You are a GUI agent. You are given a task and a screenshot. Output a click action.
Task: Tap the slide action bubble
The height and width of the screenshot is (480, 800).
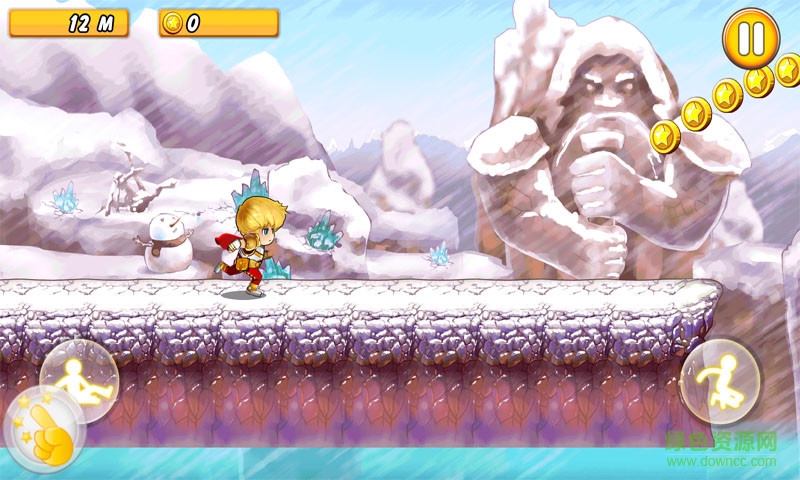pos(78,378)
